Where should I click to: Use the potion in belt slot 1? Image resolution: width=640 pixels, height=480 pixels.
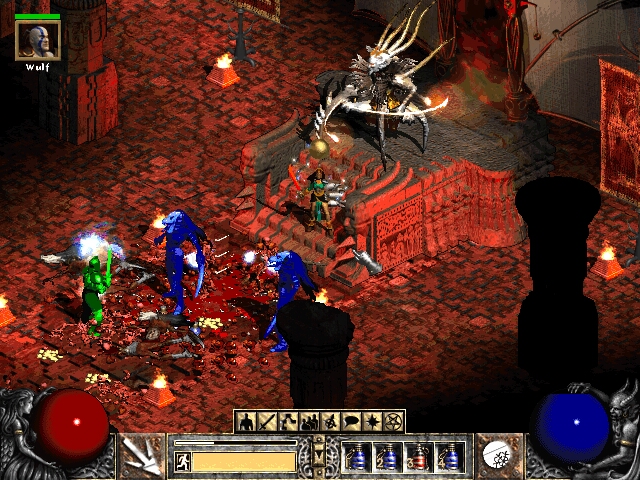pyautogui.click(x=358, y=457)
